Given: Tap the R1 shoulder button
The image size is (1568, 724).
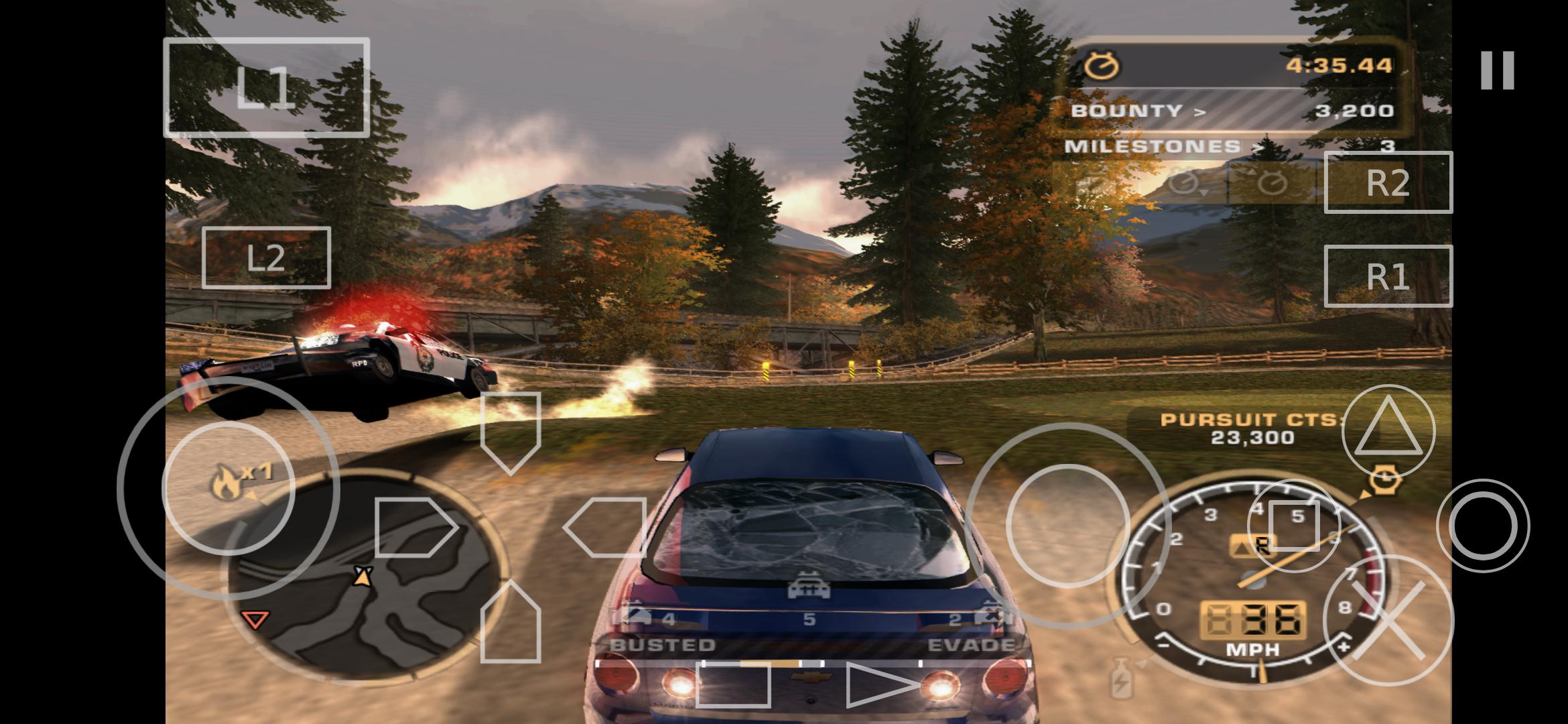Looking at the screenshot, I should pos(1388,276).
